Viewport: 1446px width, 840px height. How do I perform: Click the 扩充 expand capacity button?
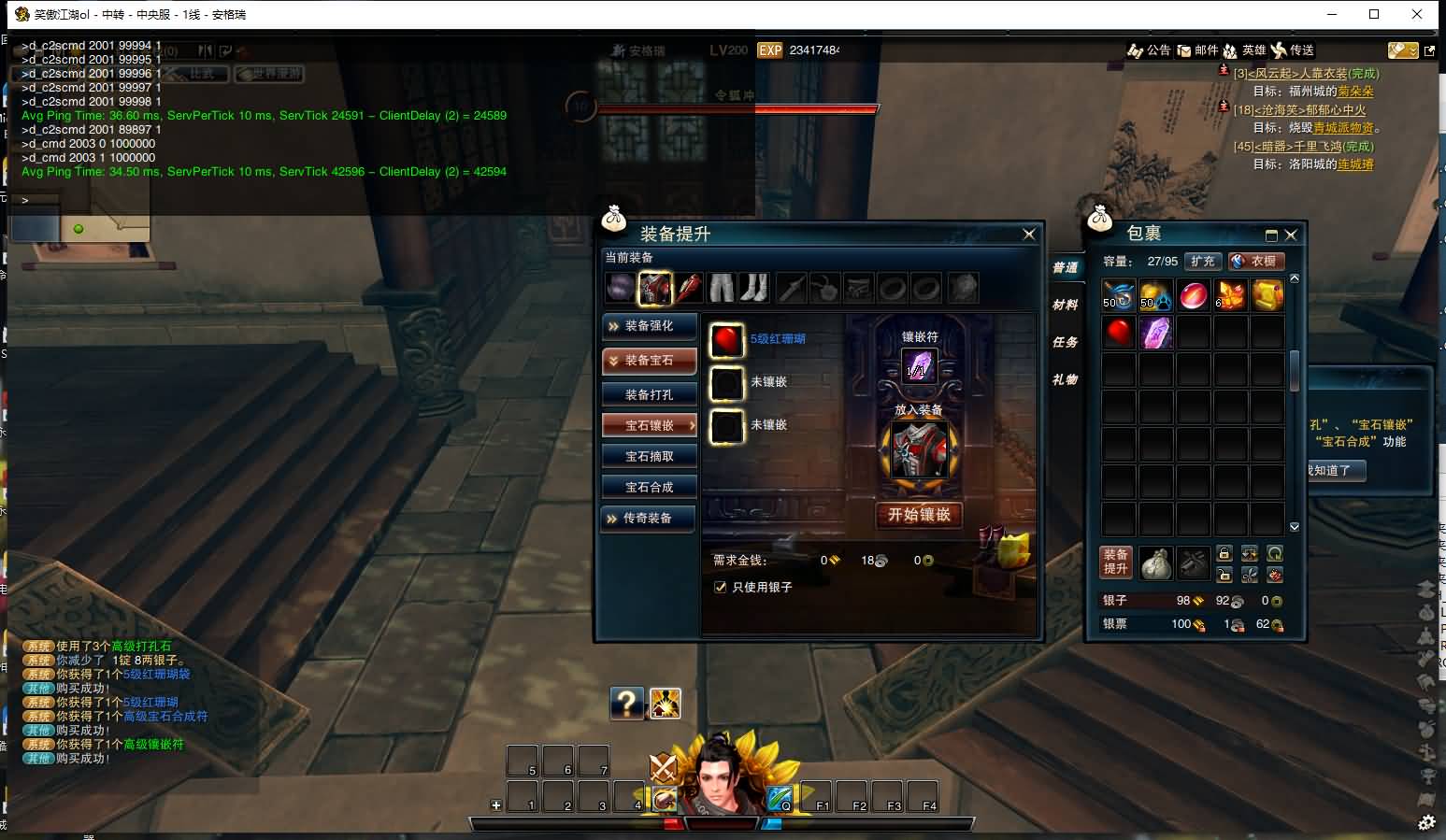click(x=1203, y=262)
